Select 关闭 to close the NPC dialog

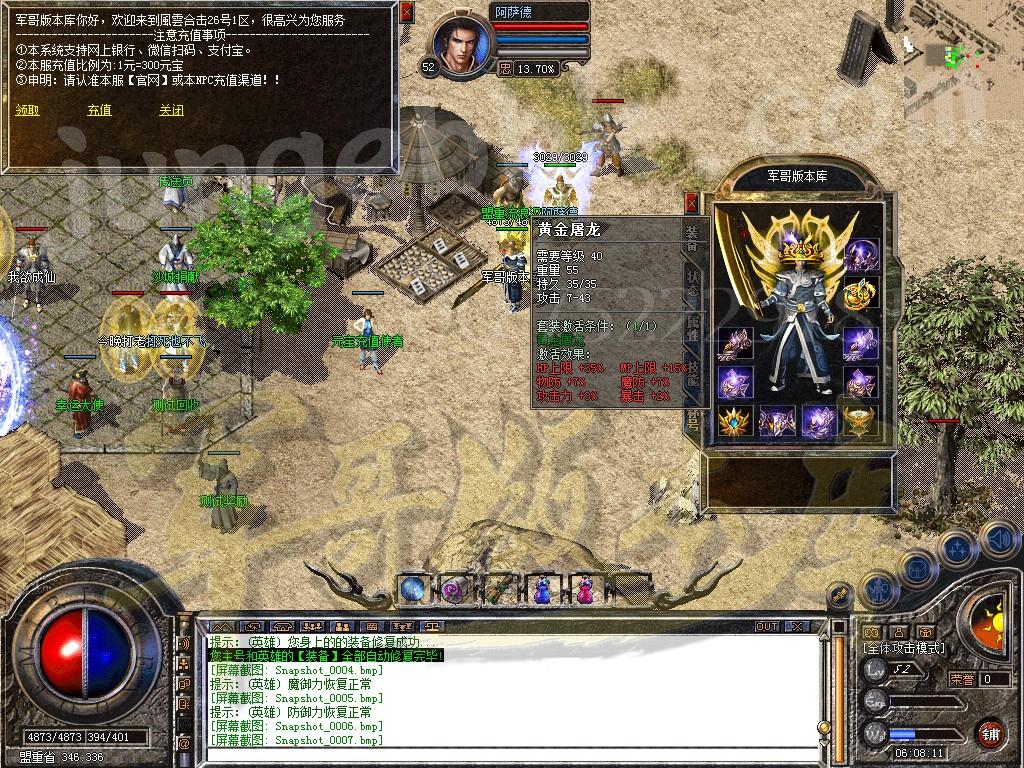[171, 111]
